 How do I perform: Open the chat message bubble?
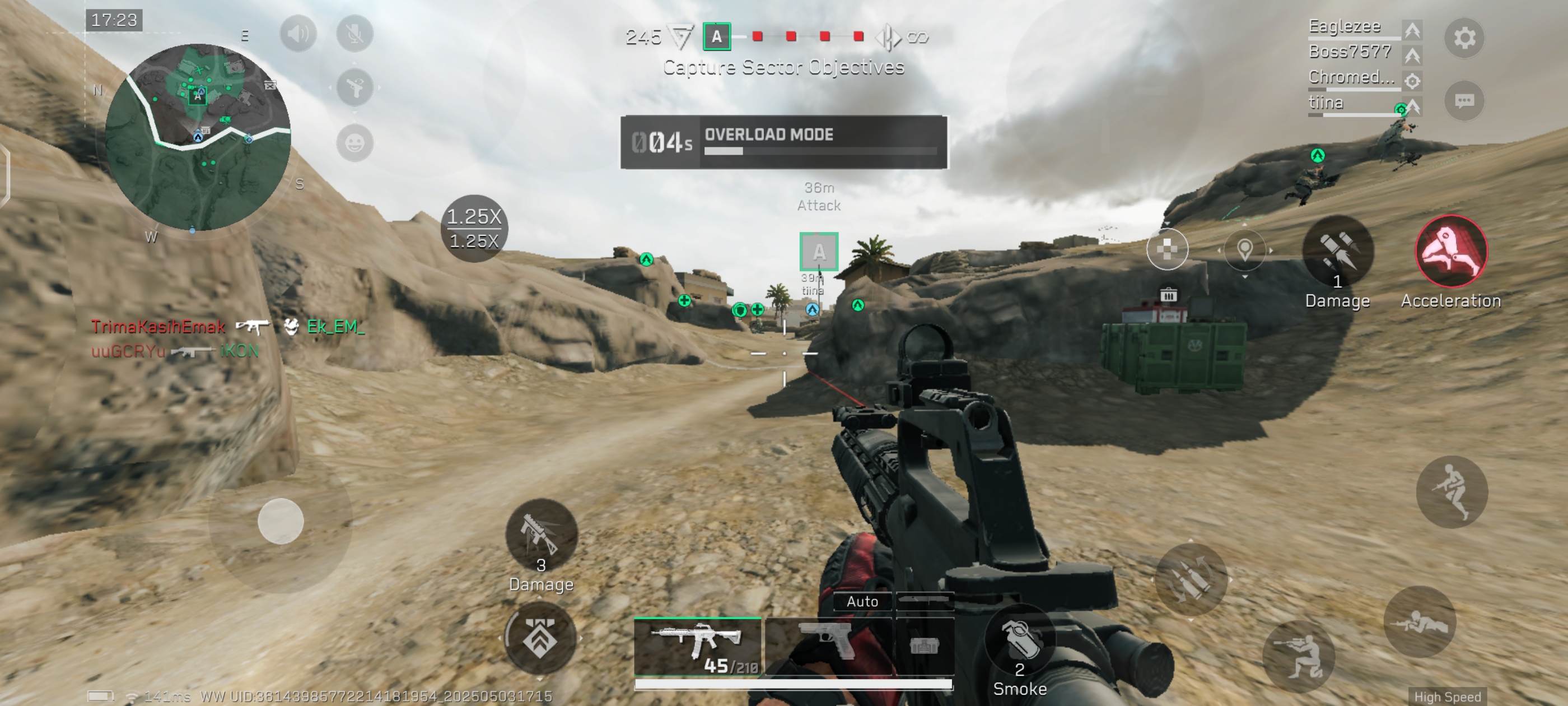click(1464, 100)
